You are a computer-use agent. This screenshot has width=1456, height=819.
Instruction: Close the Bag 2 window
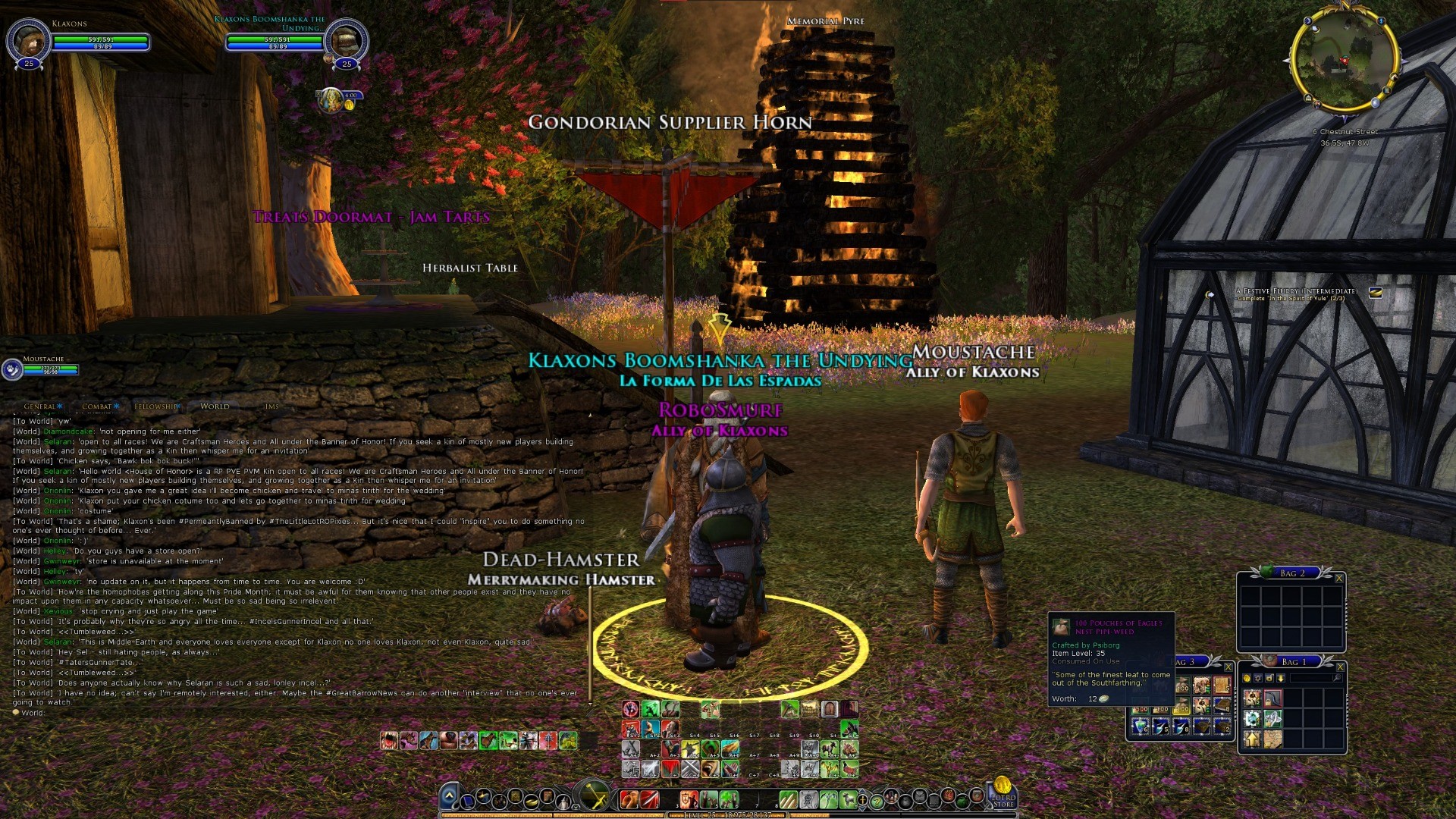(x=1338, y=578)
